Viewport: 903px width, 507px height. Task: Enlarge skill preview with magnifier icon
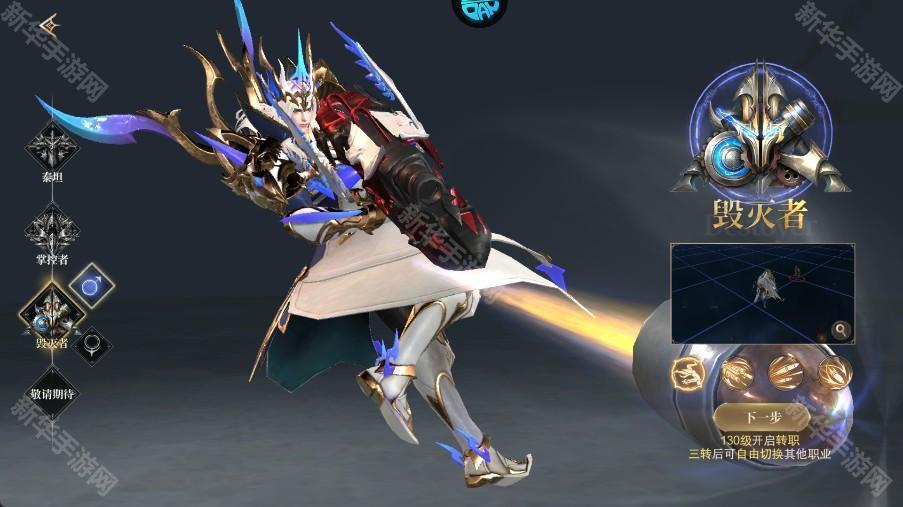[x=841, y=329]
